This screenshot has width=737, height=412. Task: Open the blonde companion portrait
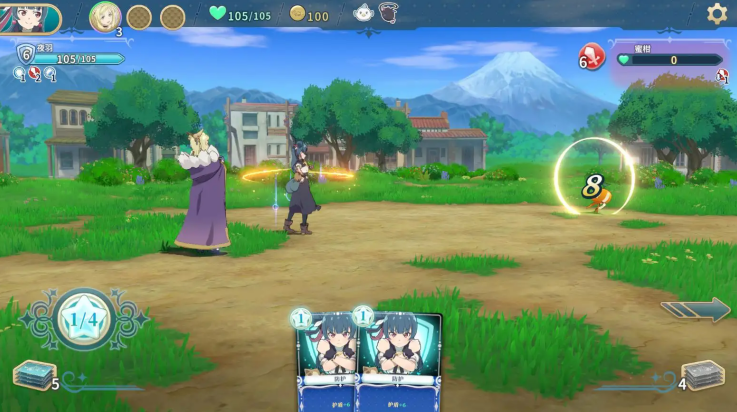105,16
